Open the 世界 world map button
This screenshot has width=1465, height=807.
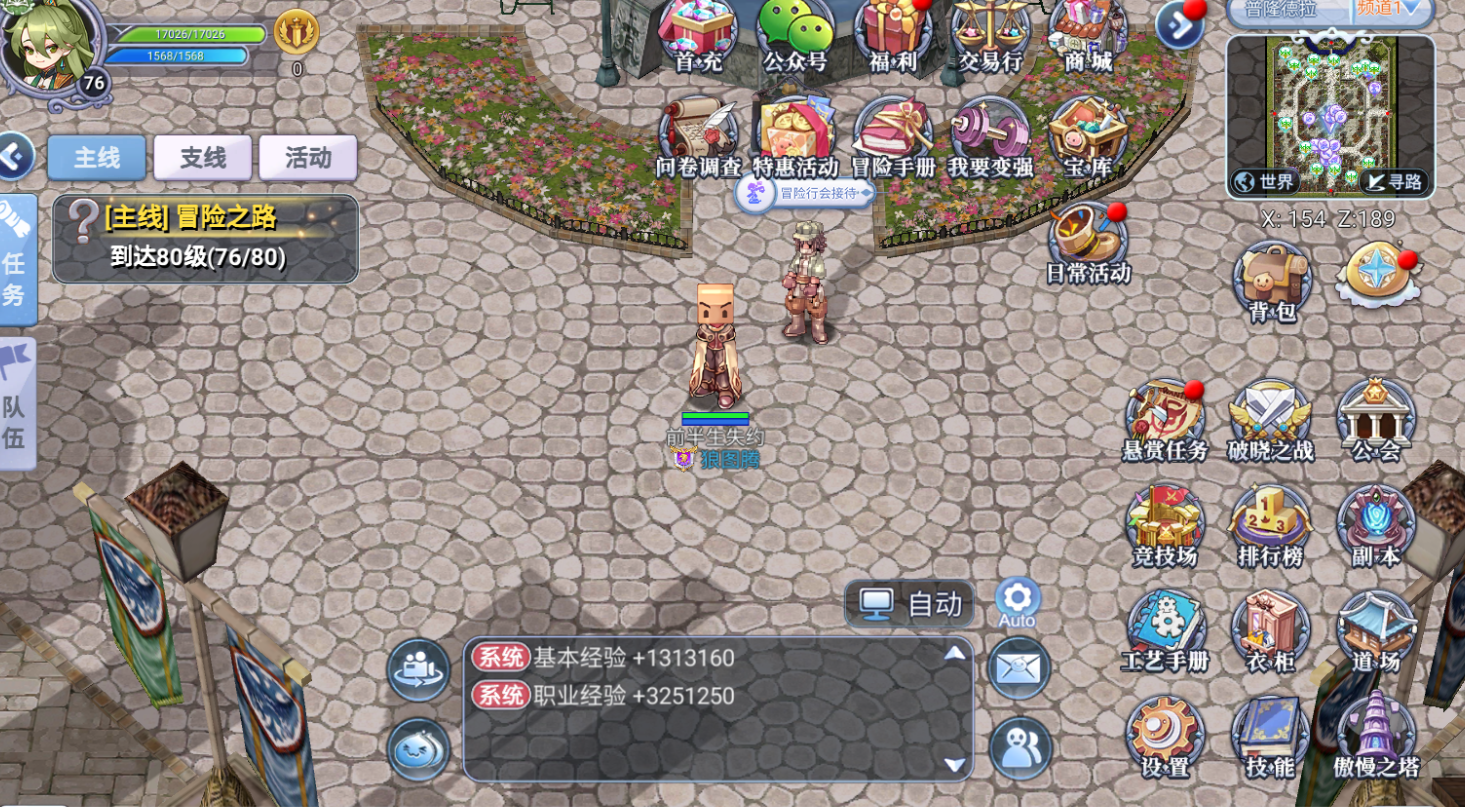(1265, 182)
